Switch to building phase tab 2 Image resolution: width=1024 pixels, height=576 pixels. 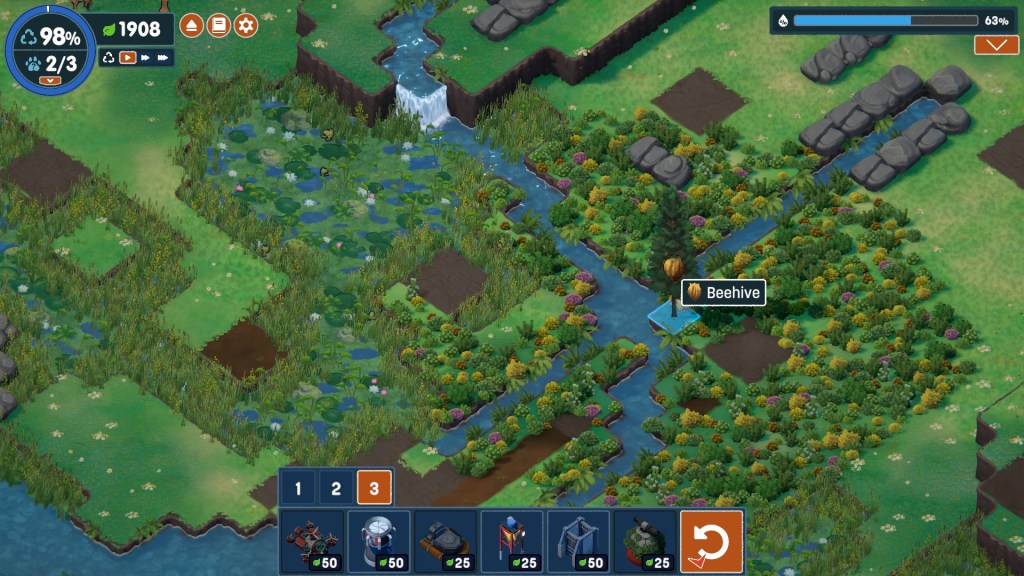(x=336, y=489)
